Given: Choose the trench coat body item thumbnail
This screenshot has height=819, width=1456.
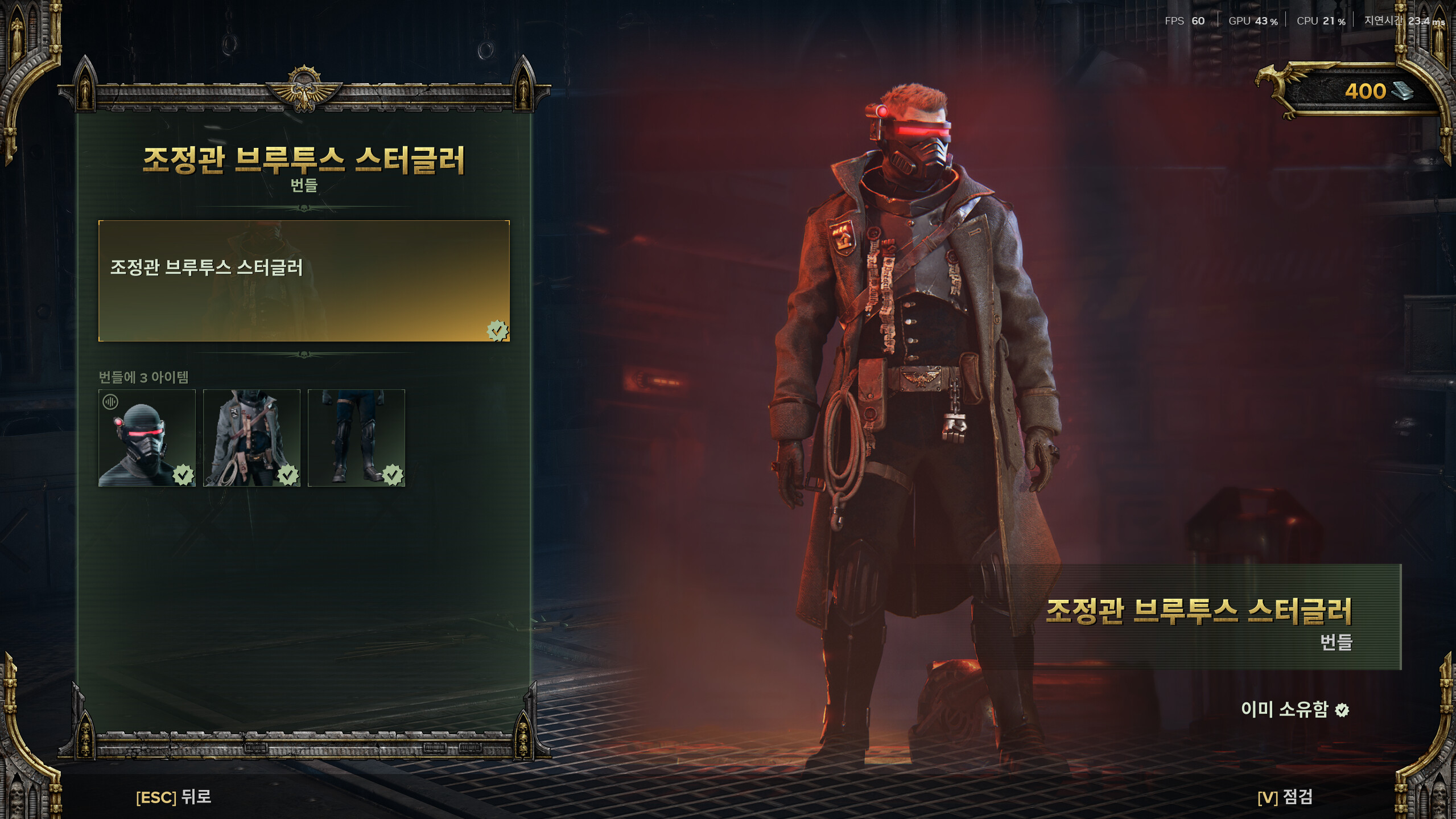Looking at the screenshot, I should pos(251,438).
